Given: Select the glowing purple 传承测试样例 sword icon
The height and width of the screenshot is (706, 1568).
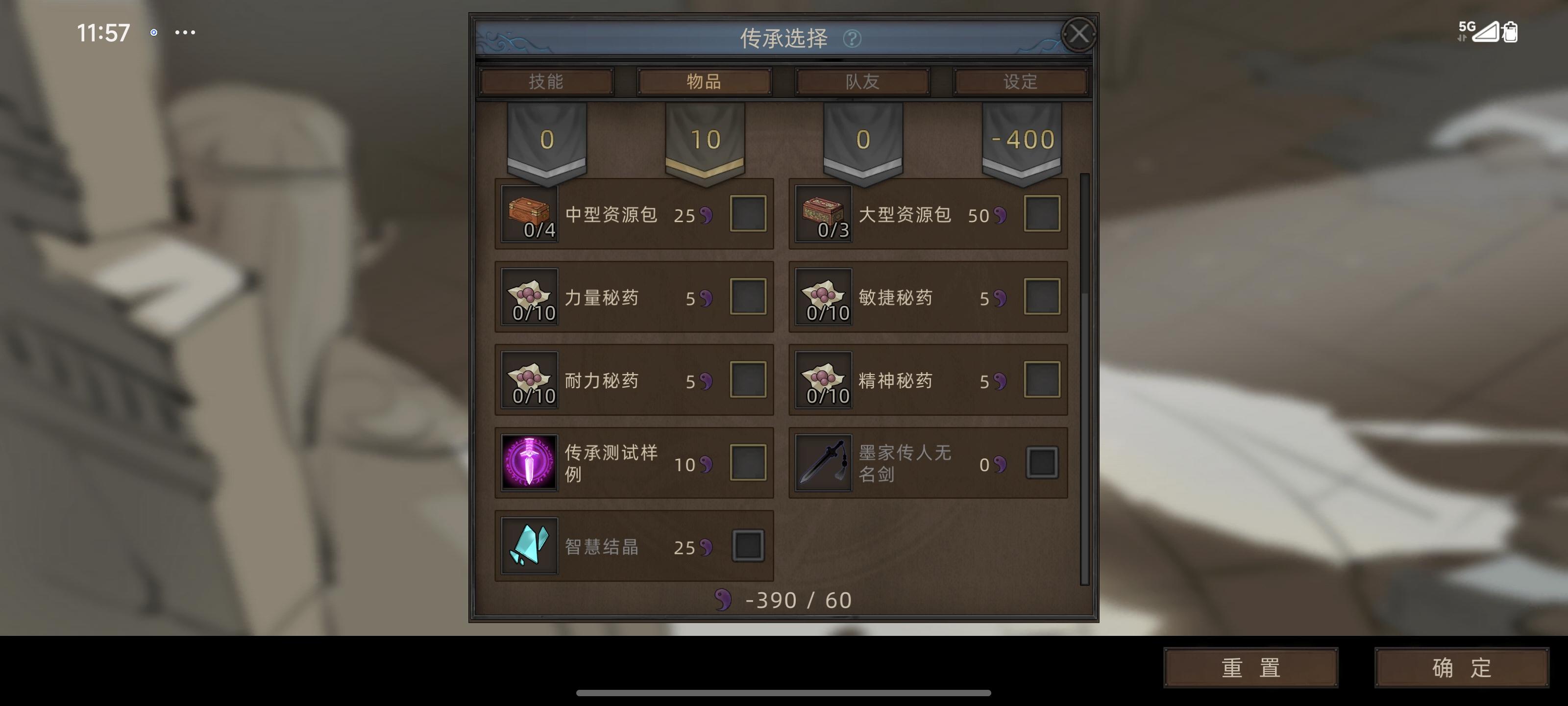Looking at the screenshot, I should [x=529, y=463].
